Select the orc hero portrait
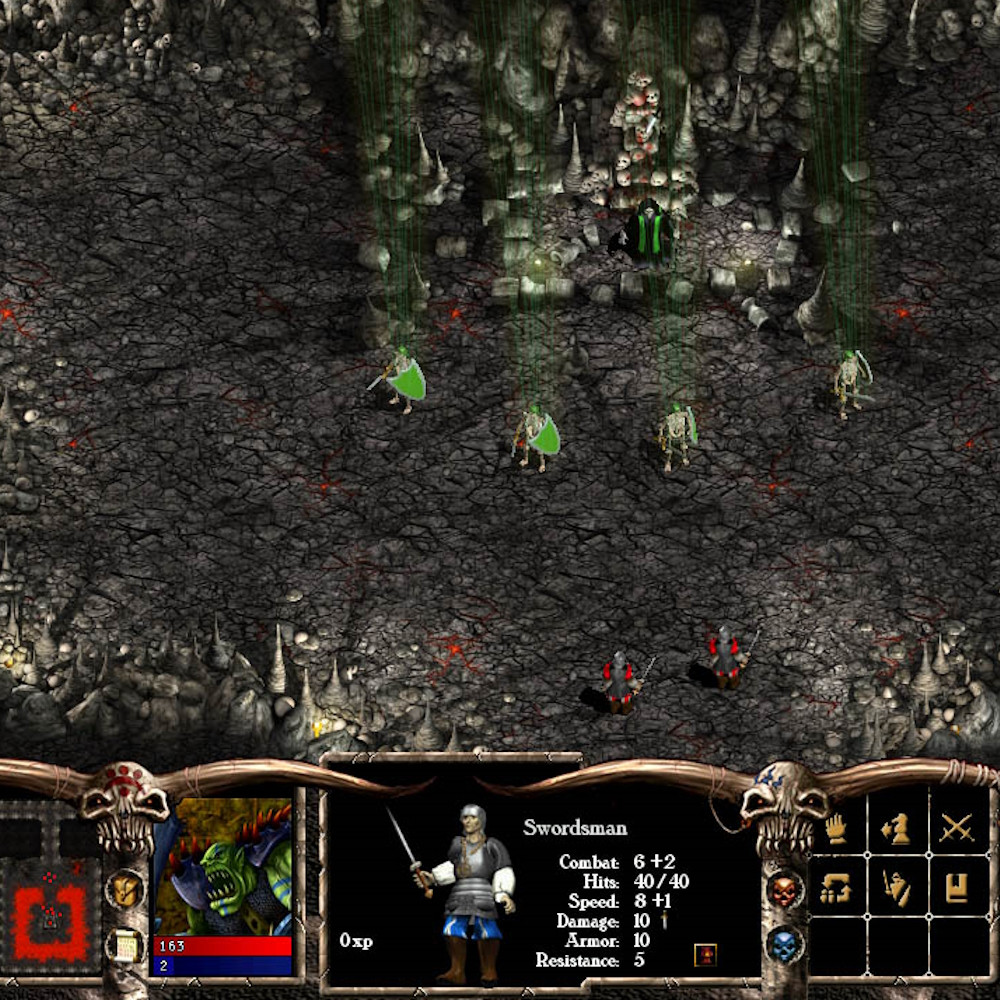1000x1000 pixels. (x=222, y=865)
